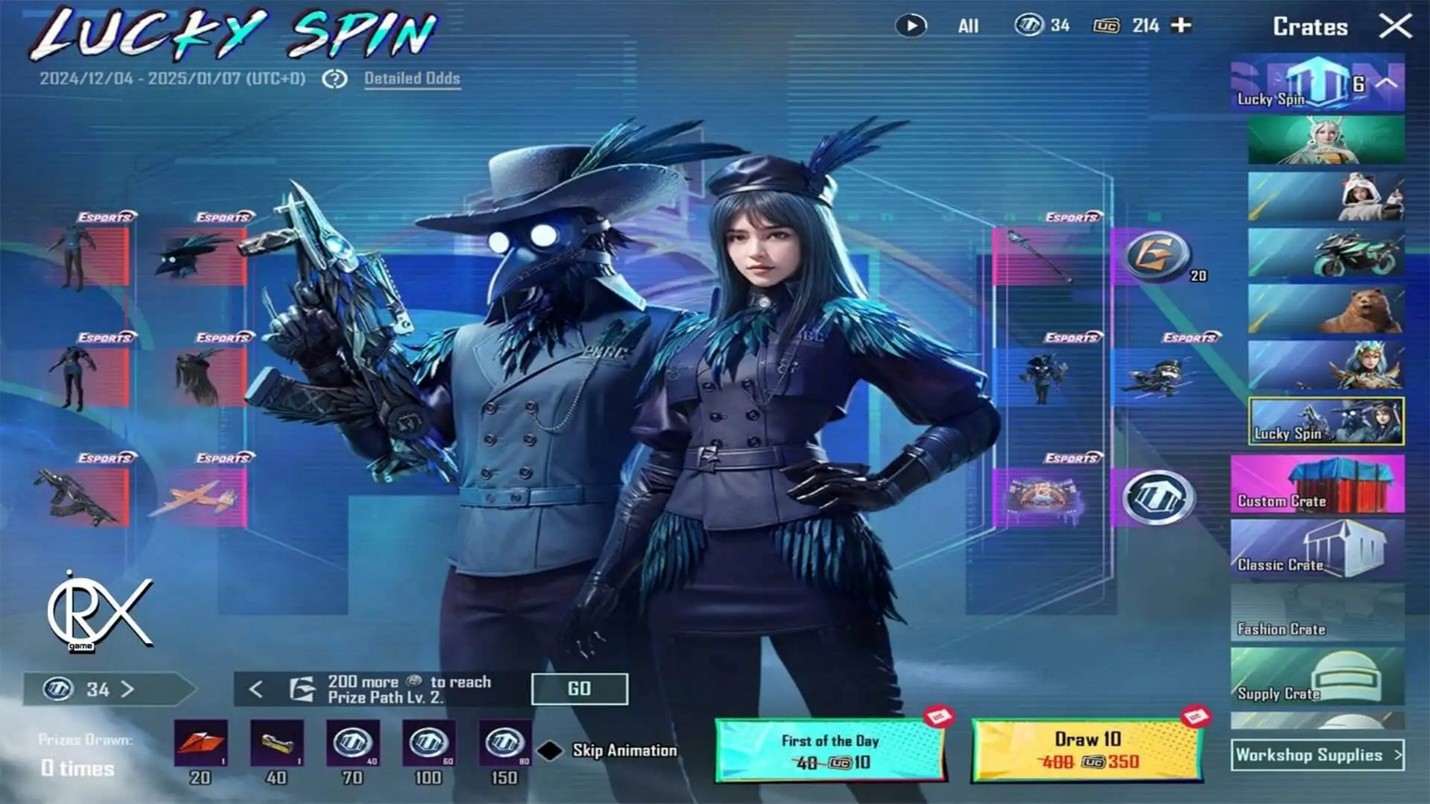
Task: Choose the Supply Crate tab
Action: [1317, 677]
